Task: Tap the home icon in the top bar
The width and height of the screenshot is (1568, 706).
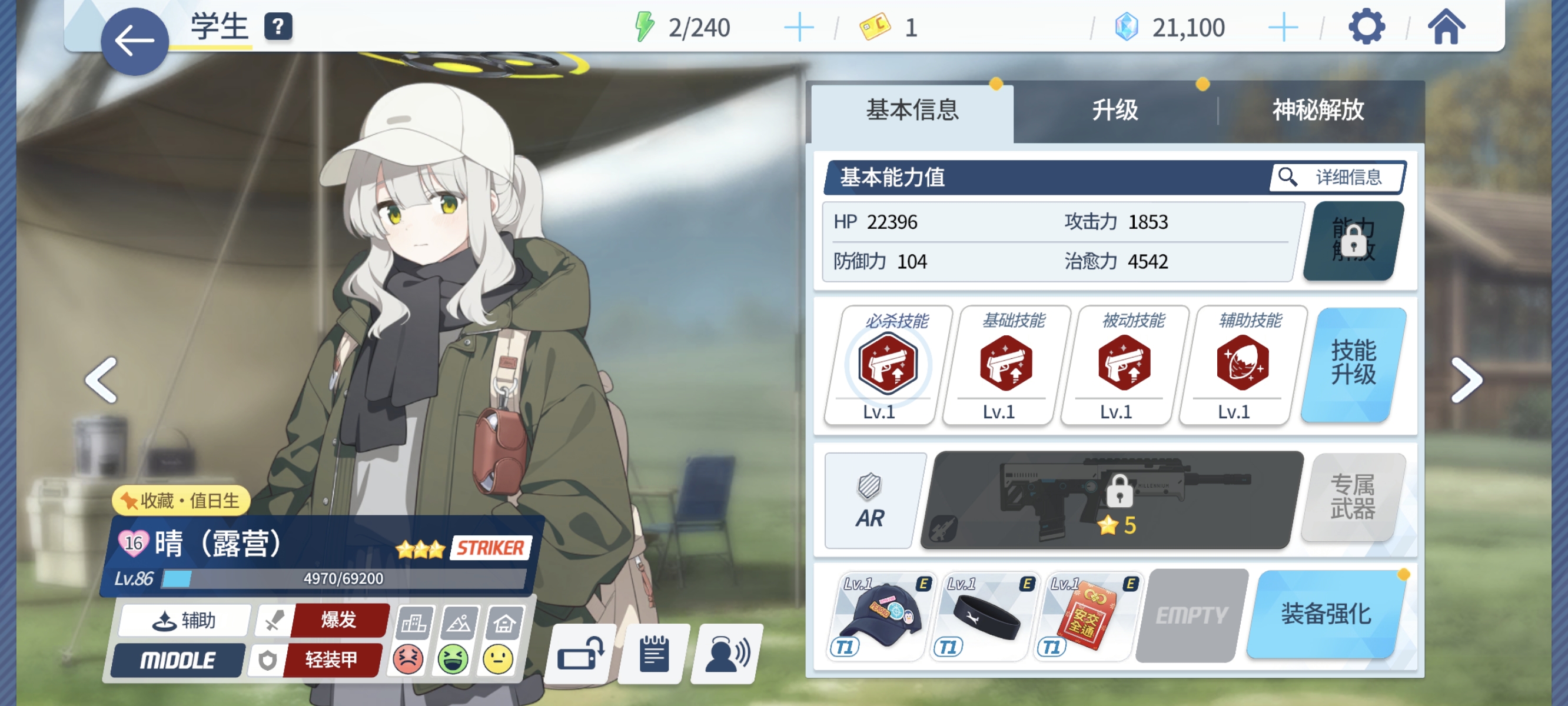Action: point(1447,25)
